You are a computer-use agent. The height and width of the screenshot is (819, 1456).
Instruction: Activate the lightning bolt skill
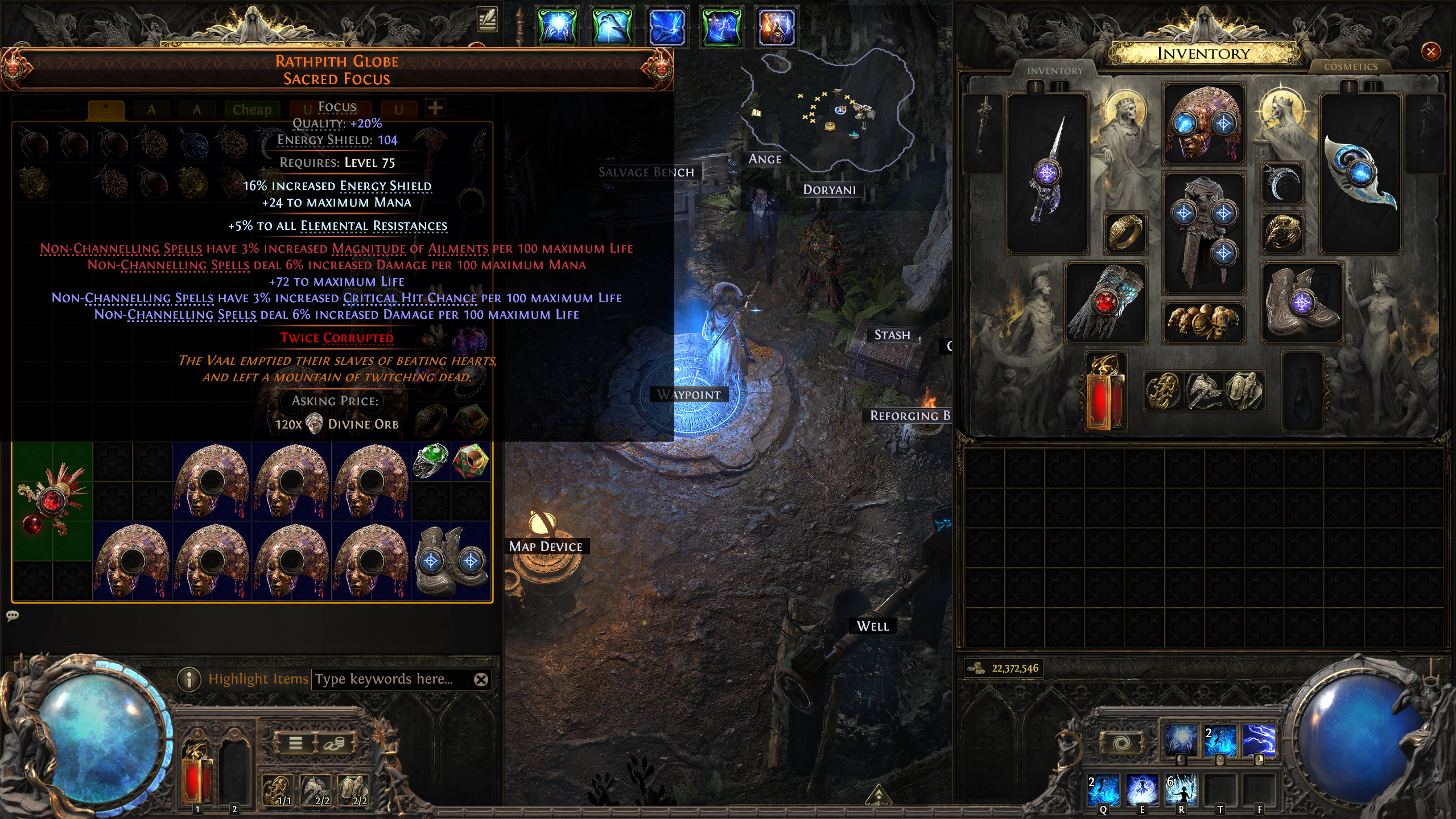(1259, 740)
